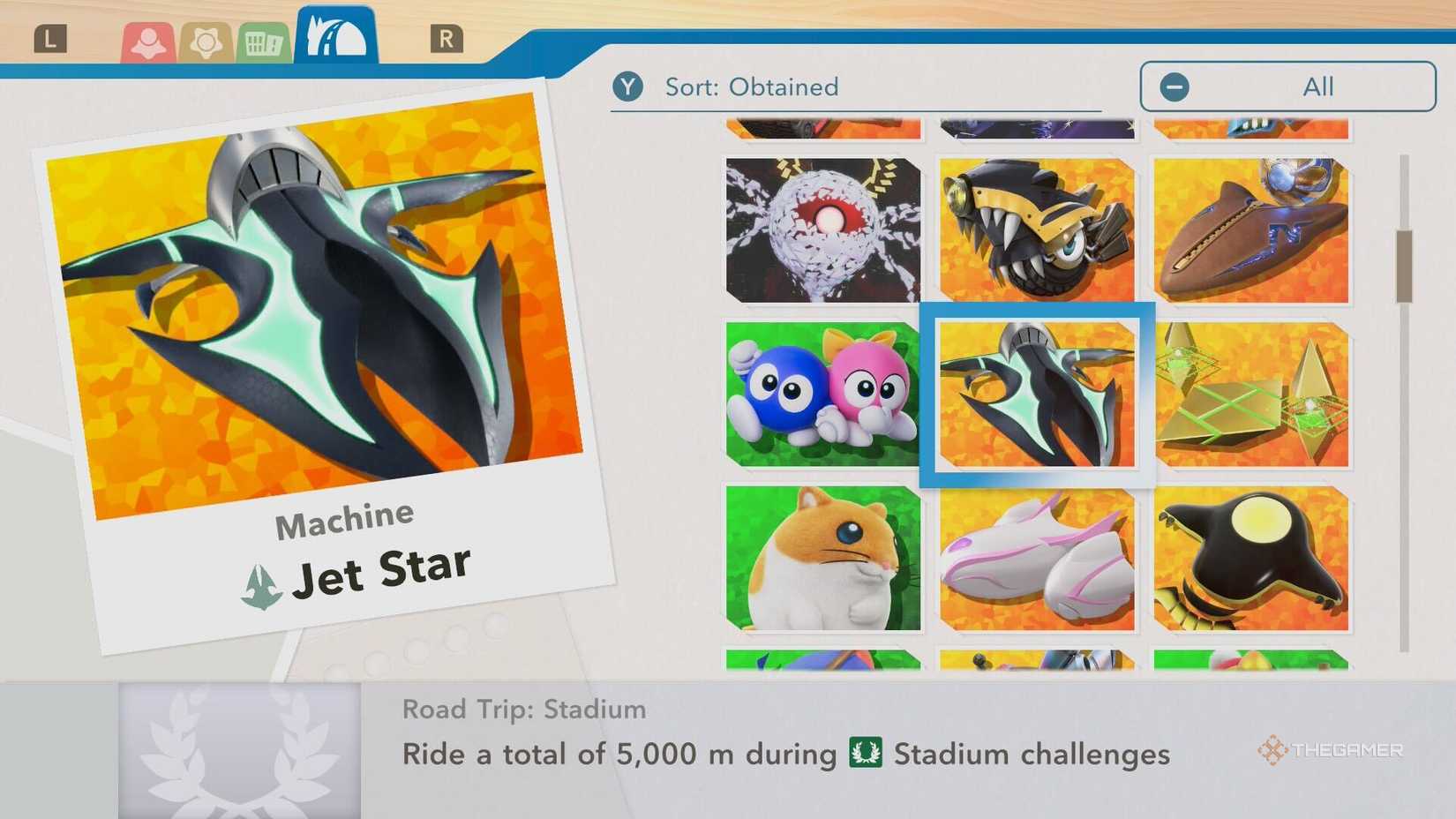Viewport: 1456px width, 819px height.
Task: Open the character category tab icon
Action: click(x=150, y=39)
